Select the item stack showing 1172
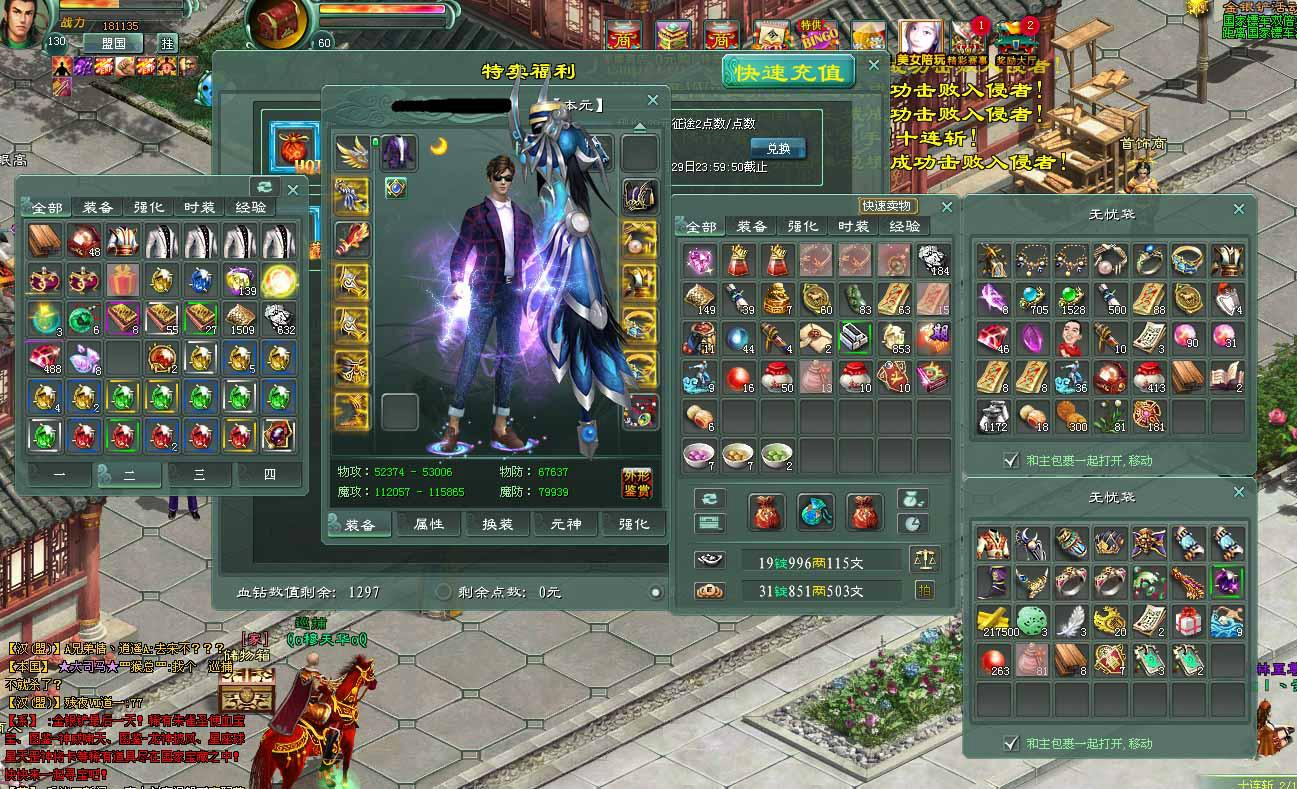The image size is (1297, 789). point(991,416)
